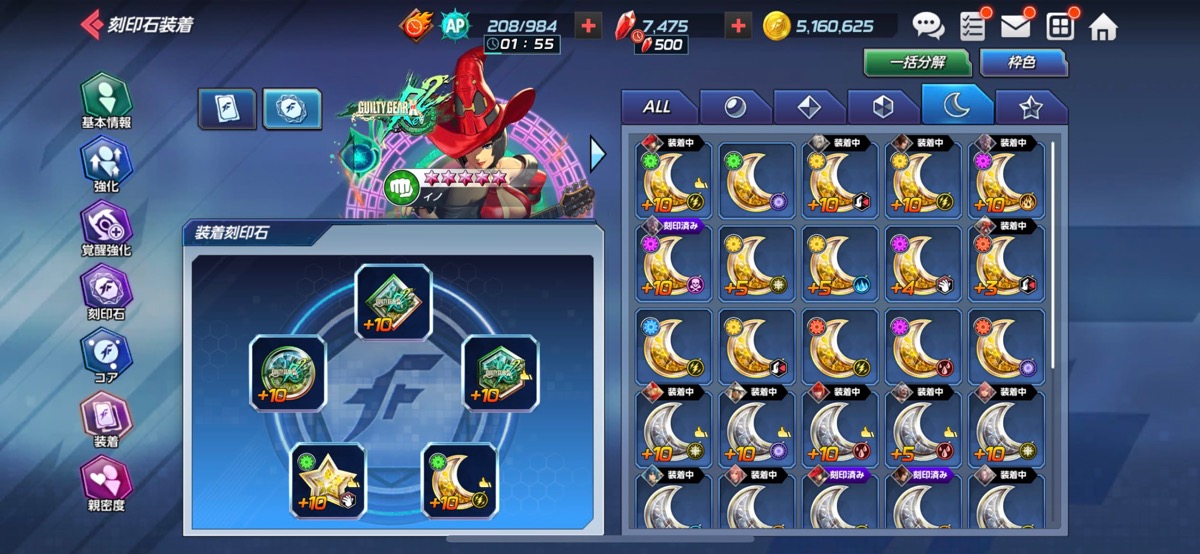This screenshot has width=1200, height=554.
Task: Open the 枠色 filter
Action: (x=1021, y=62)
